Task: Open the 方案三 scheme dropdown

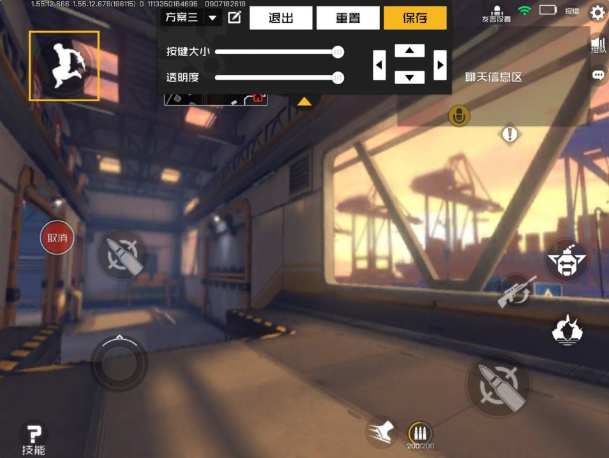Action: pos(191,17)
